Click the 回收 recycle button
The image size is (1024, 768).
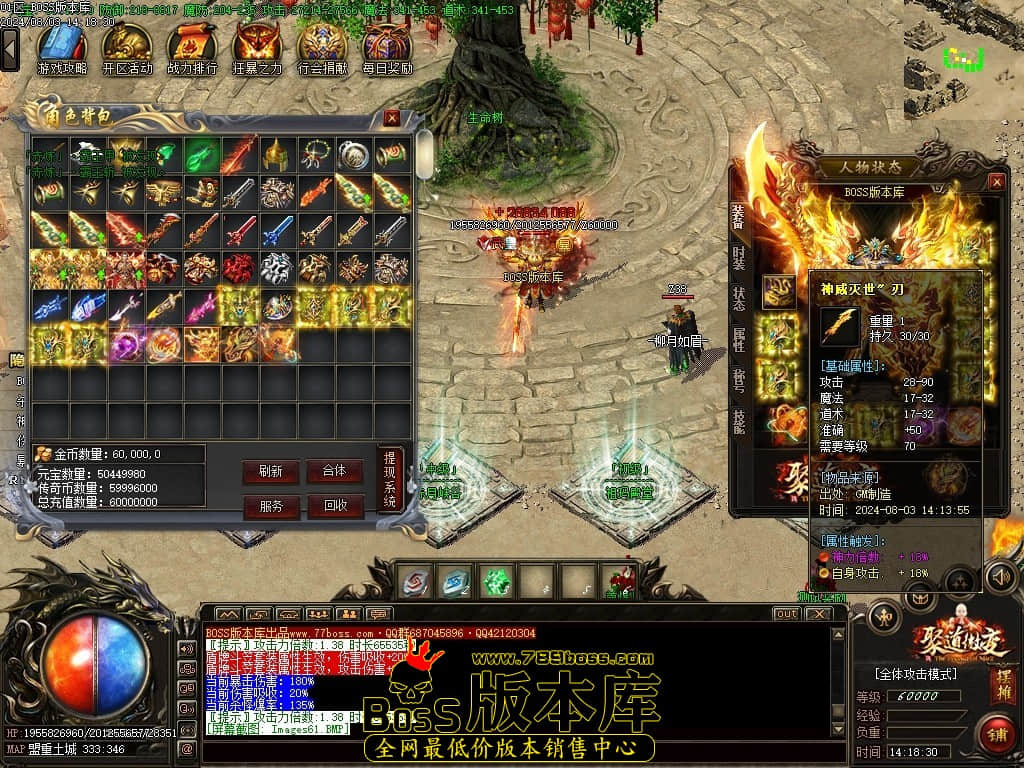pos(334,506)
